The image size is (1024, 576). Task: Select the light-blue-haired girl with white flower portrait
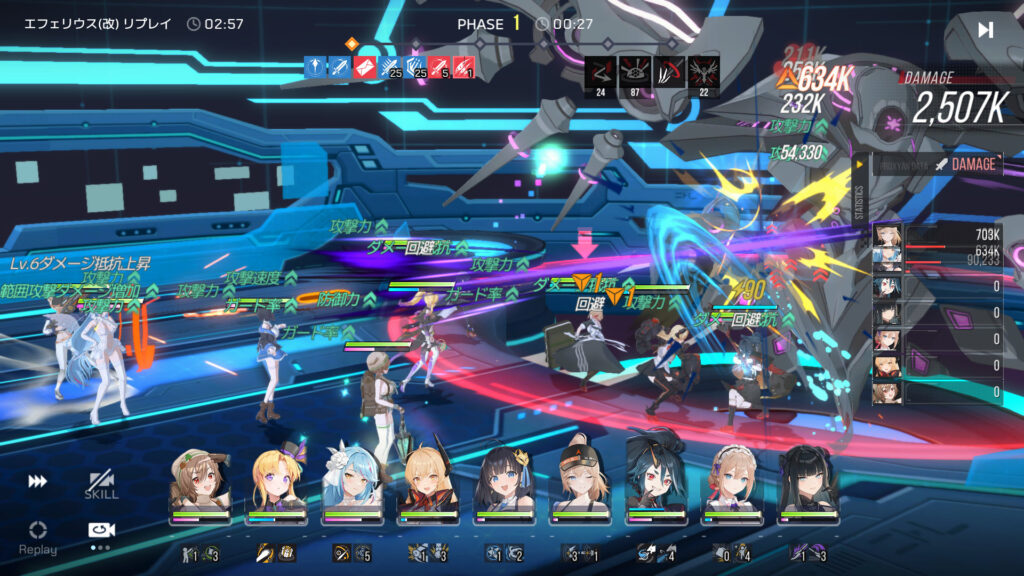353,482
